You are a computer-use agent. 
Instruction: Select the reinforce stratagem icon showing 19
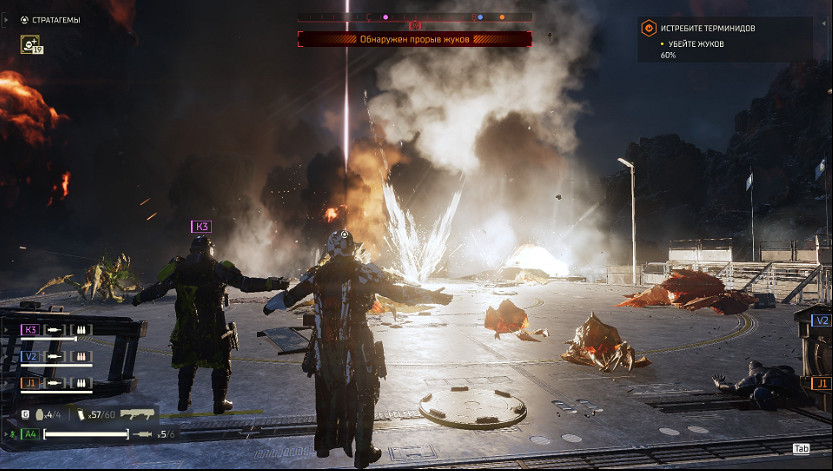tap(30, 44)
